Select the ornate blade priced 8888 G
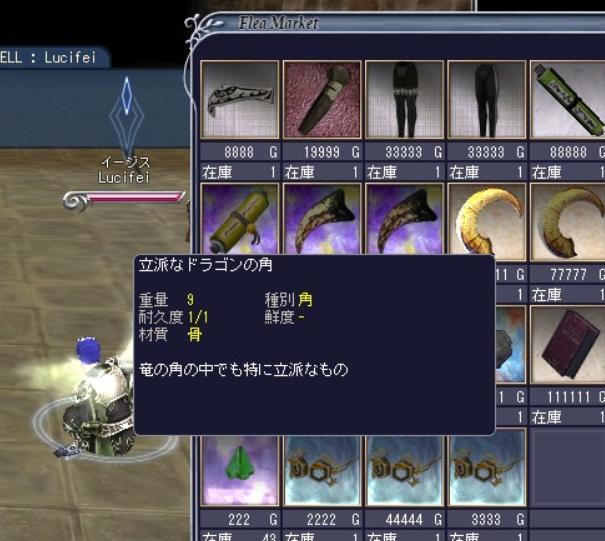605x541 pixels. pyautogui.click(x=240, y=100)
